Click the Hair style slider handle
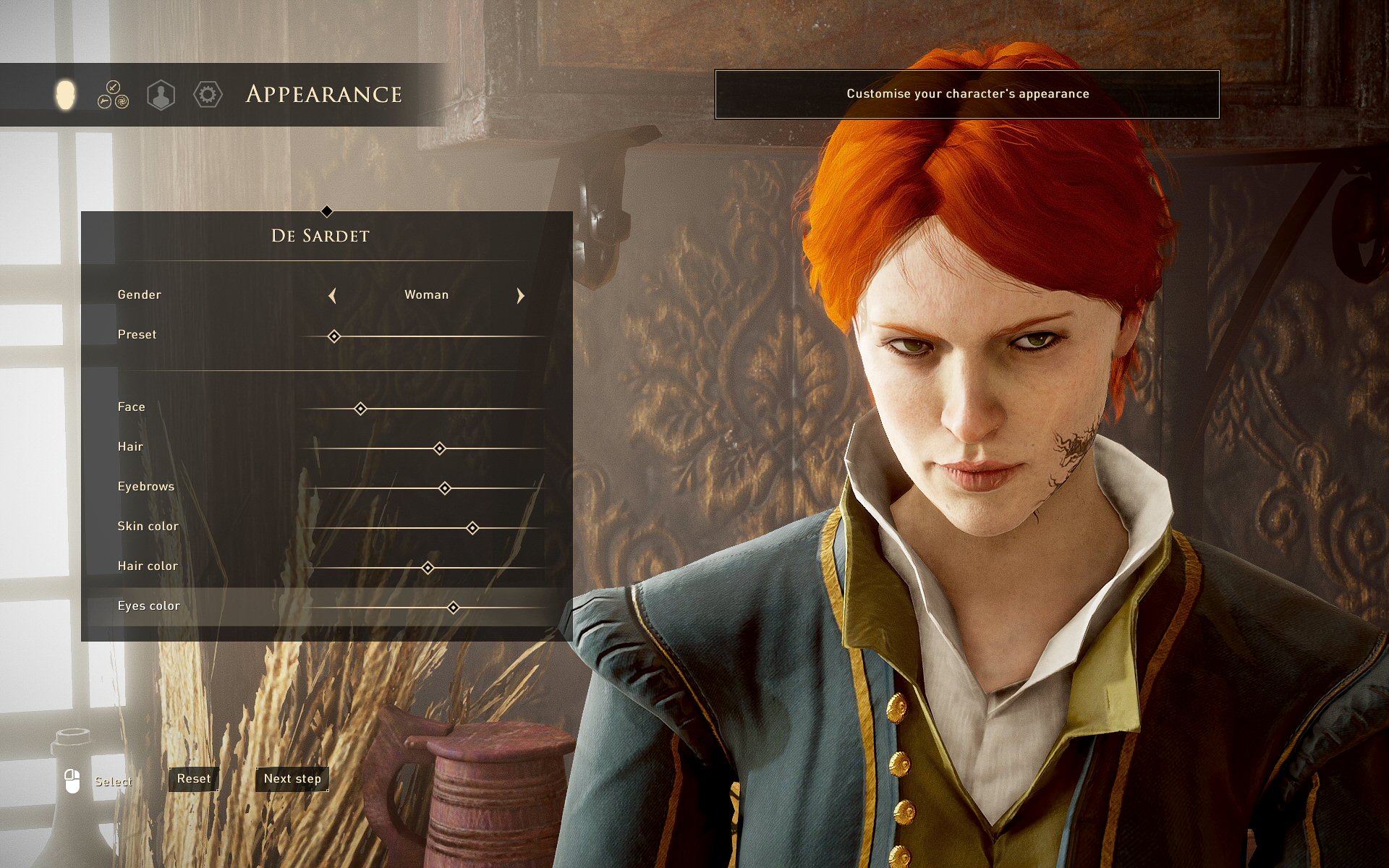1389x868 pixels. pos(439,448)
